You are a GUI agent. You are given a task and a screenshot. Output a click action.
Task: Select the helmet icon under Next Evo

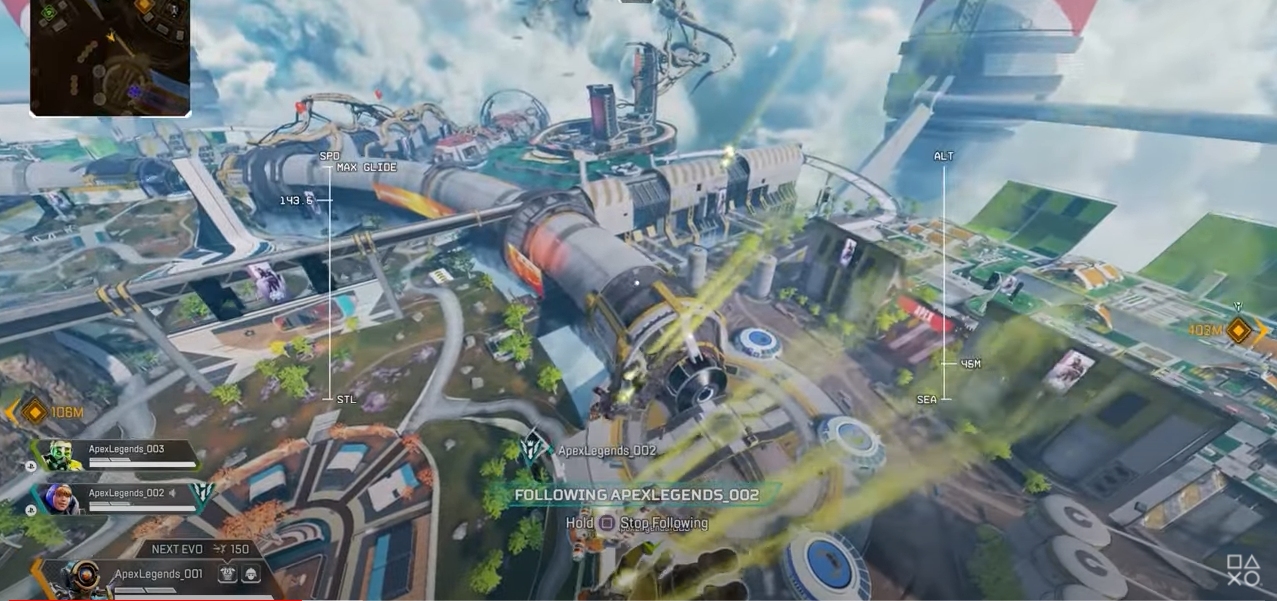pos(250,574)
